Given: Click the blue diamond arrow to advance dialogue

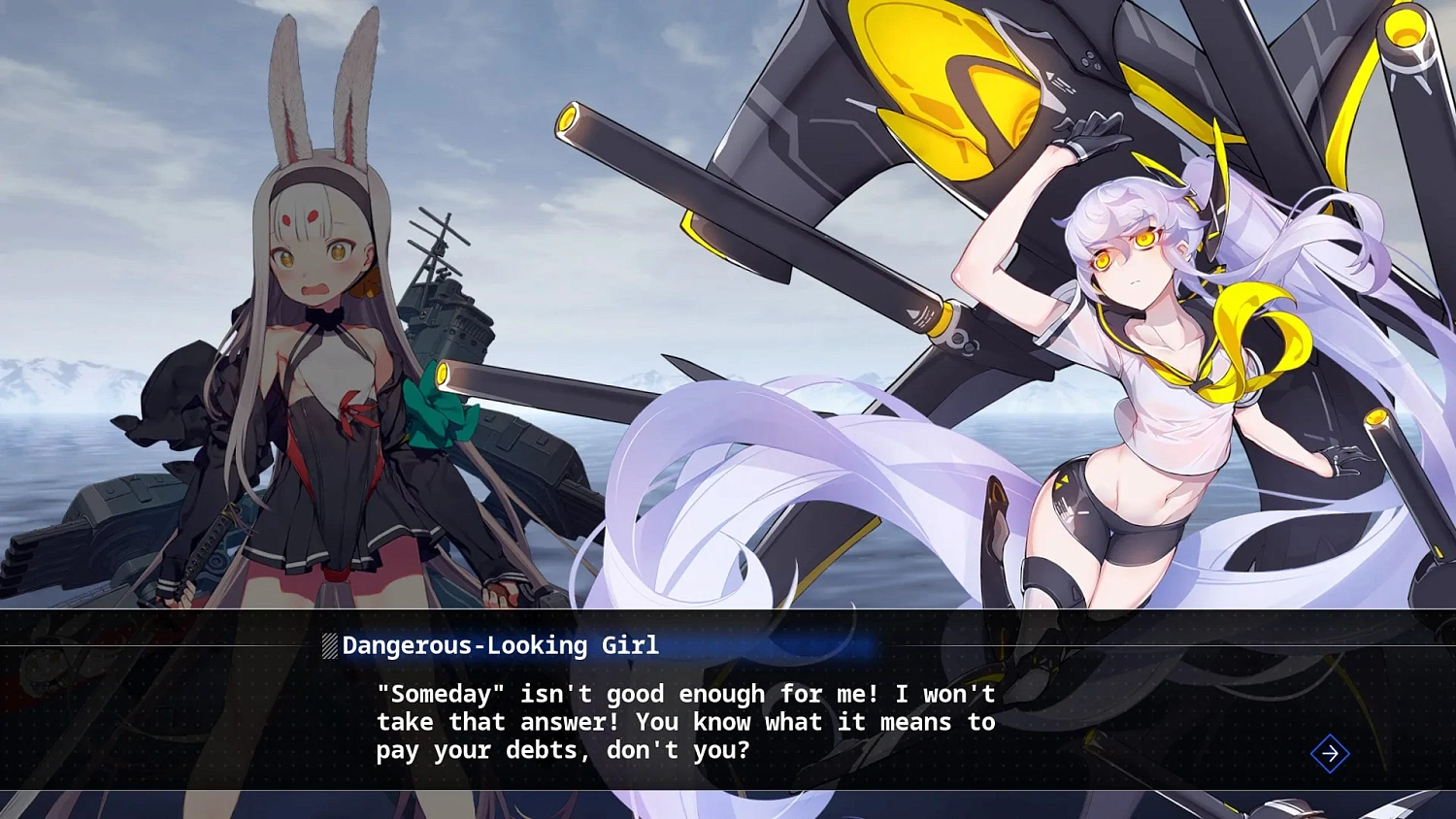Looking at the screenshot, I should coord(1330,754).
